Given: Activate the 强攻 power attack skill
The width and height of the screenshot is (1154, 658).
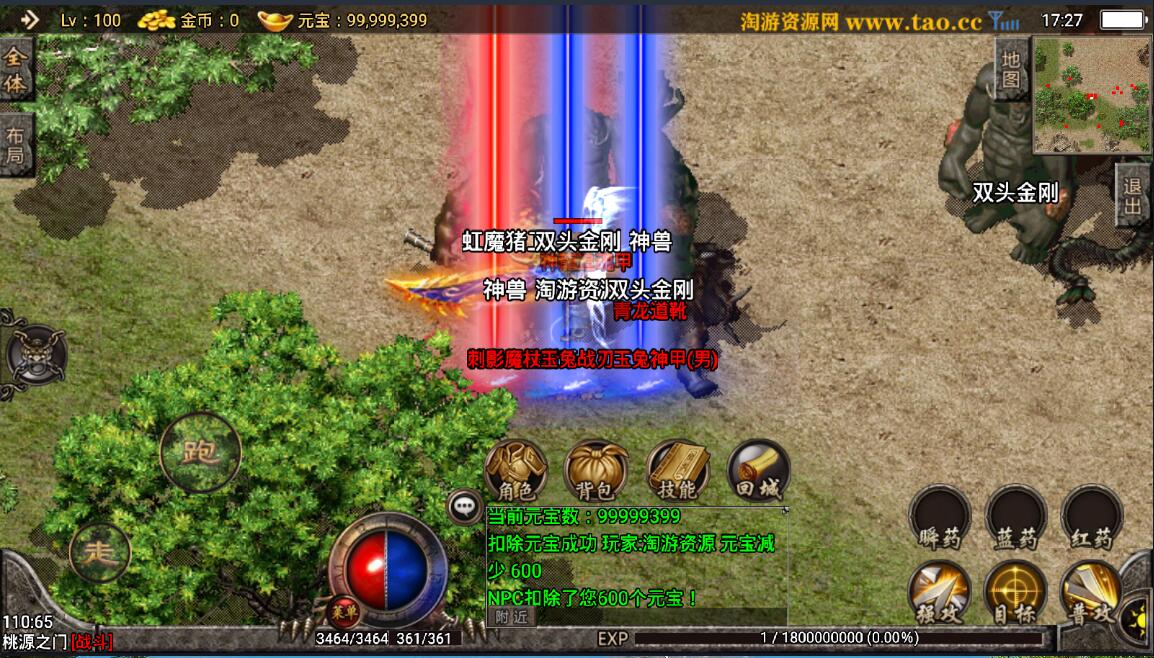Looking at the screenshot, I should click(939, 592).
